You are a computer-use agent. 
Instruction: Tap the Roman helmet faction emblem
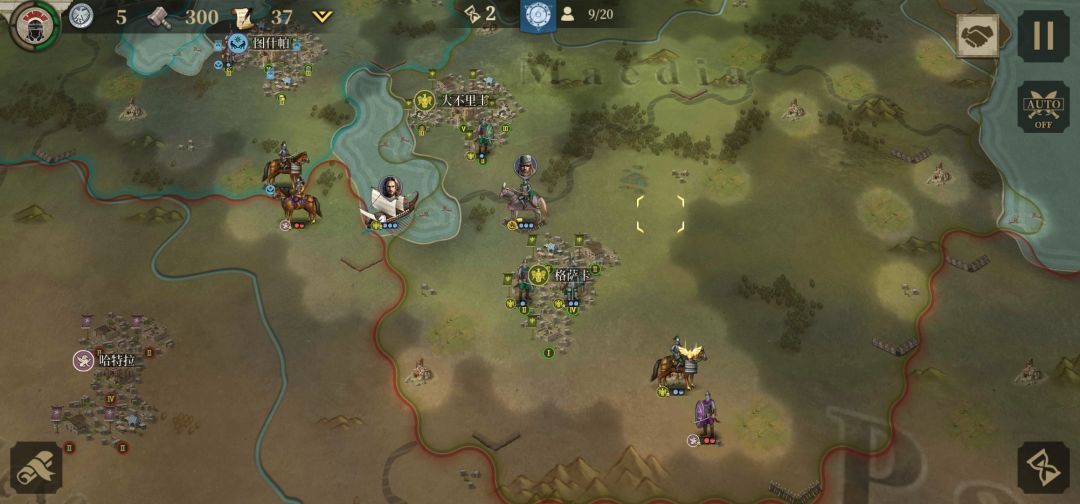coord(33,24)
